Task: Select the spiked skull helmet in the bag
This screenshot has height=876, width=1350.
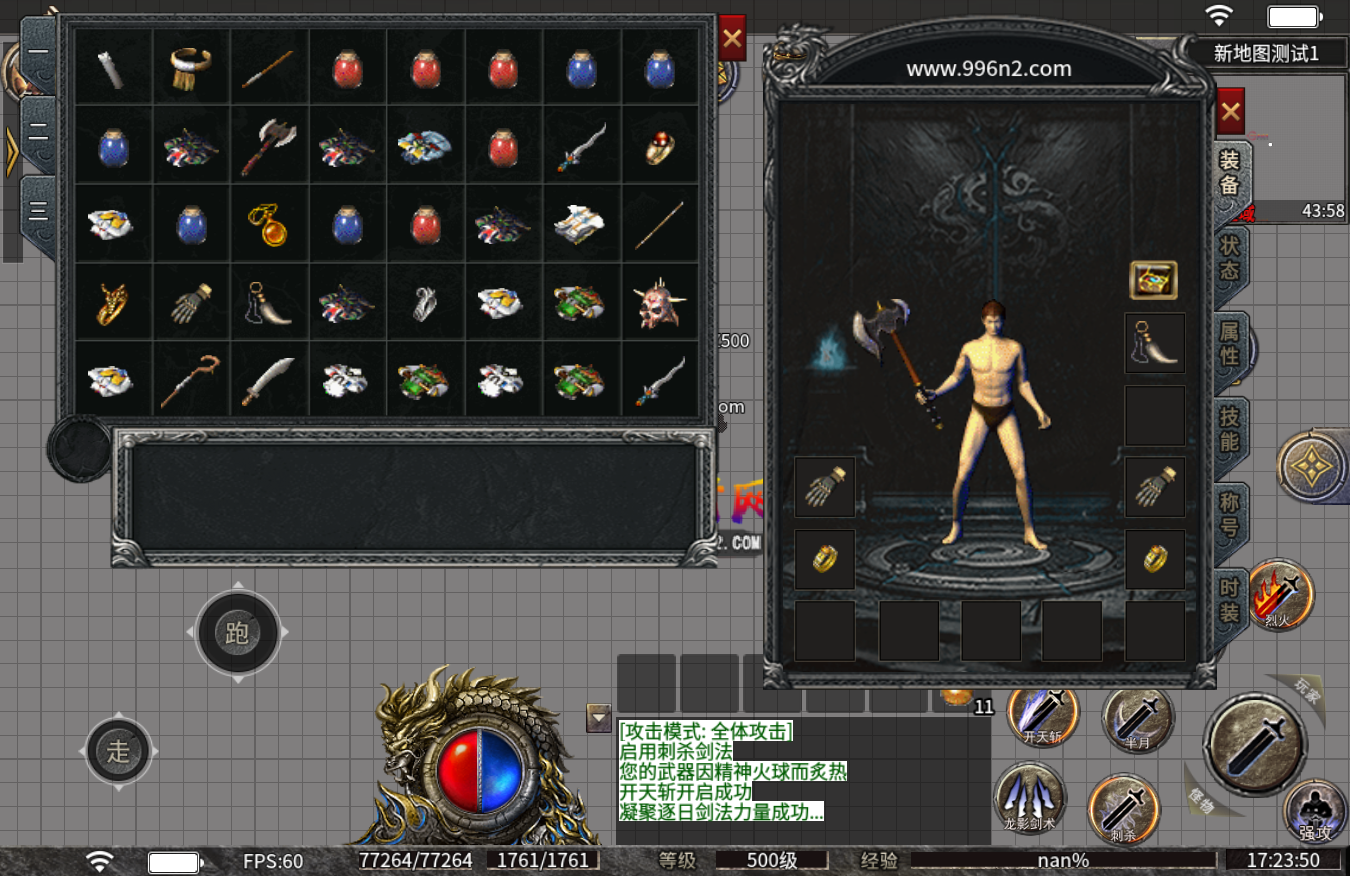Action: click(x=658, y=304)
